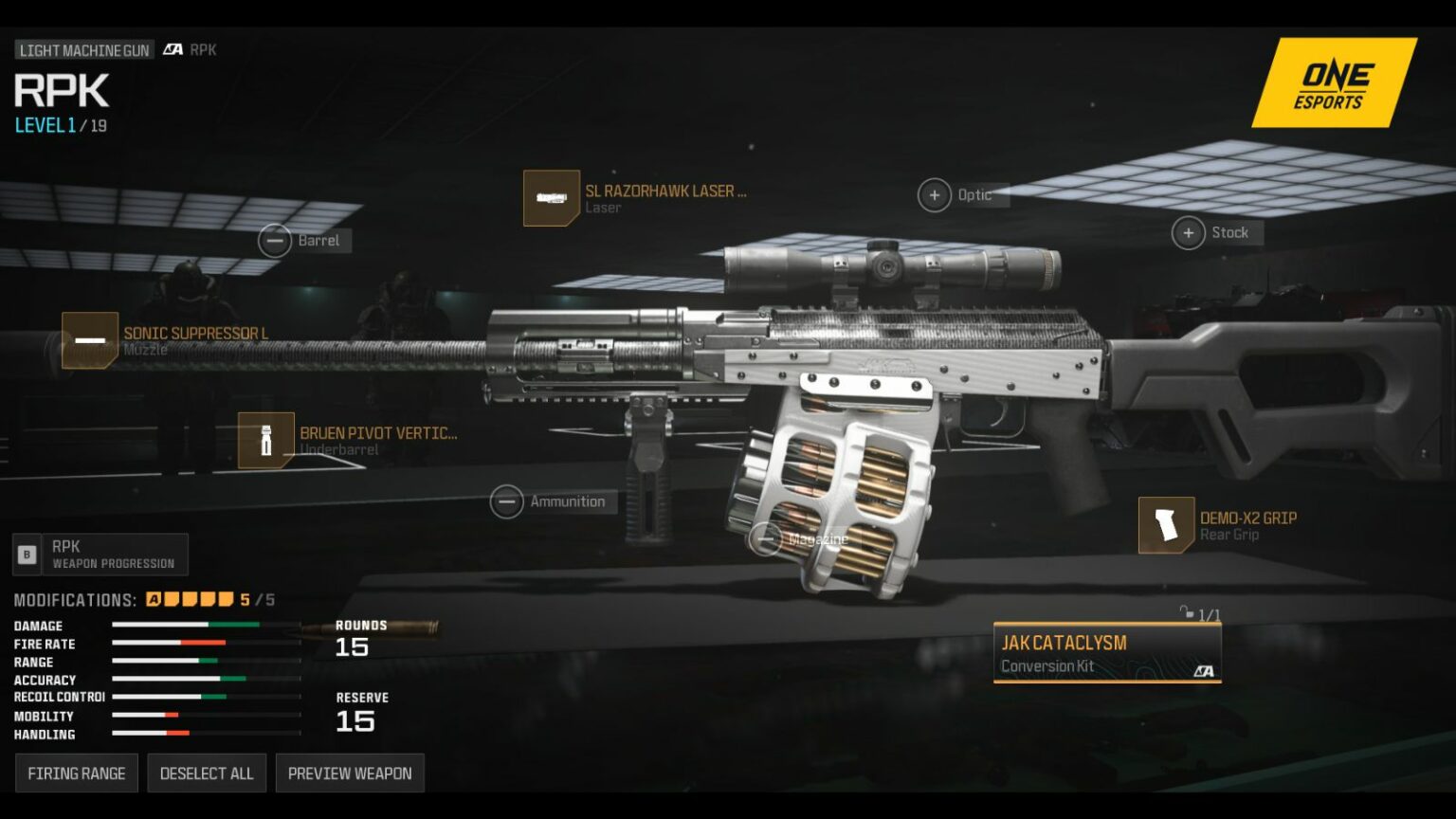The image size is (1456, 819).
Task: Open the Magazine attachment slot
Action: 766,539
